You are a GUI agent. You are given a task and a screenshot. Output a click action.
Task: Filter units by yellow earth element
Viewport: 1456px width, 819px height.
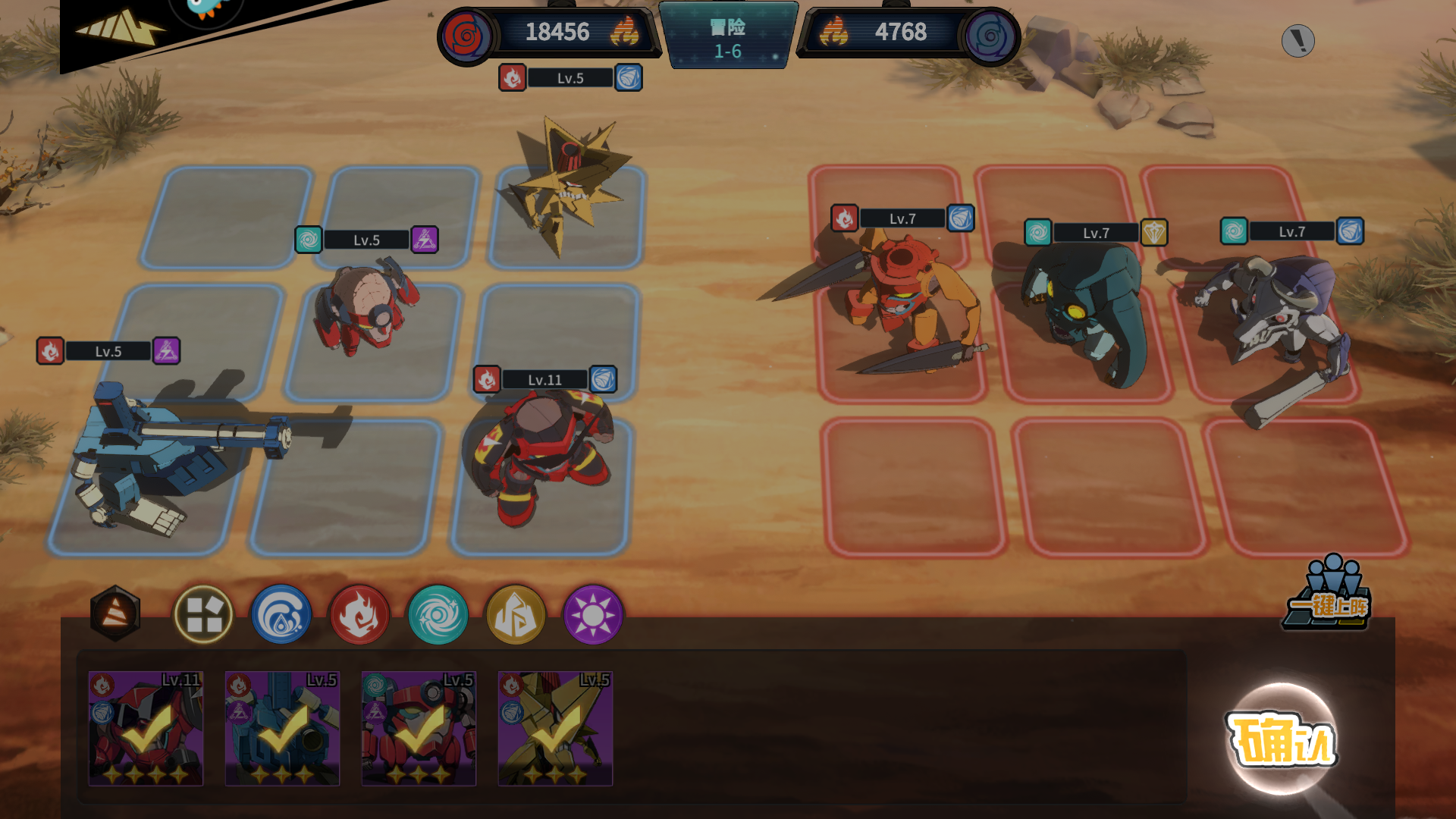tap(516, 614)
